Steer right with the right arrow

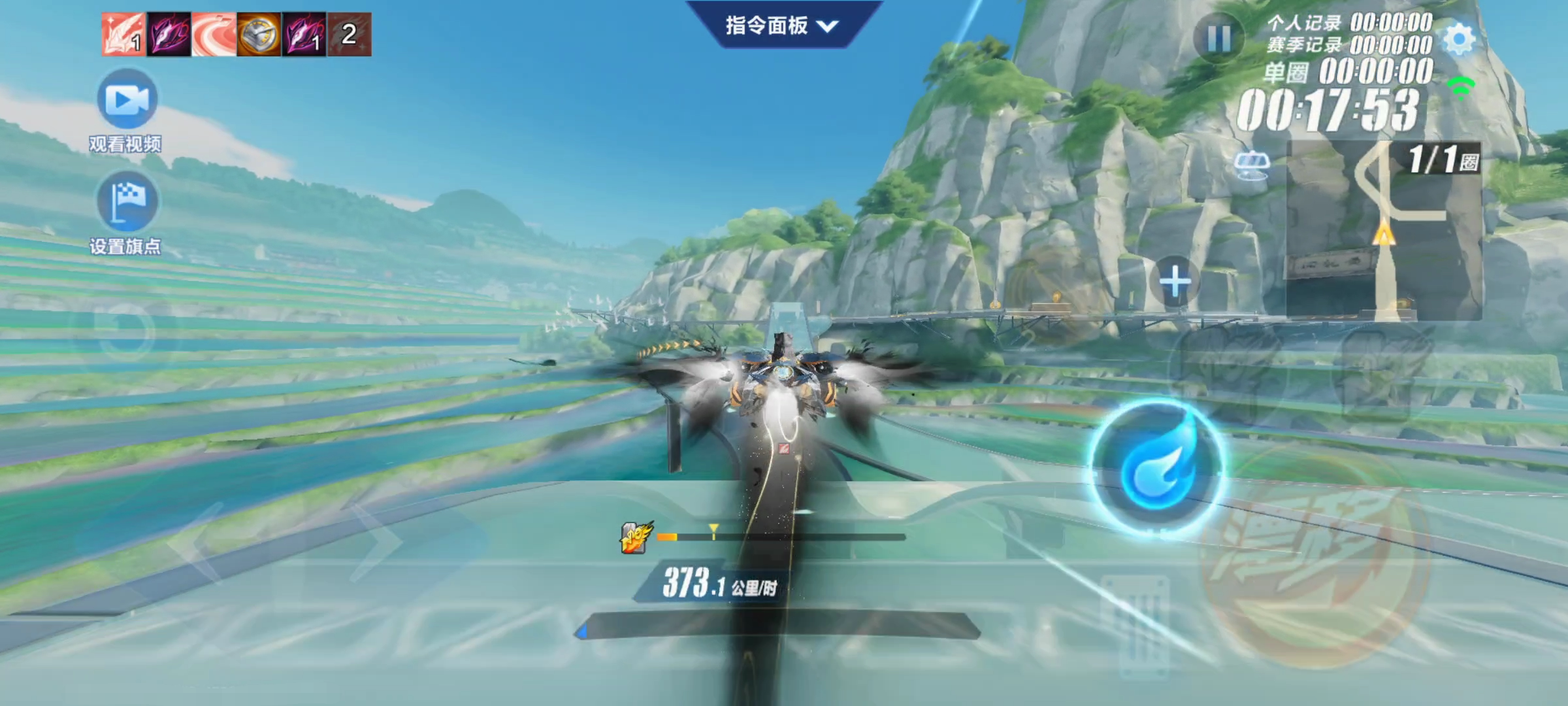click(376, 541)
